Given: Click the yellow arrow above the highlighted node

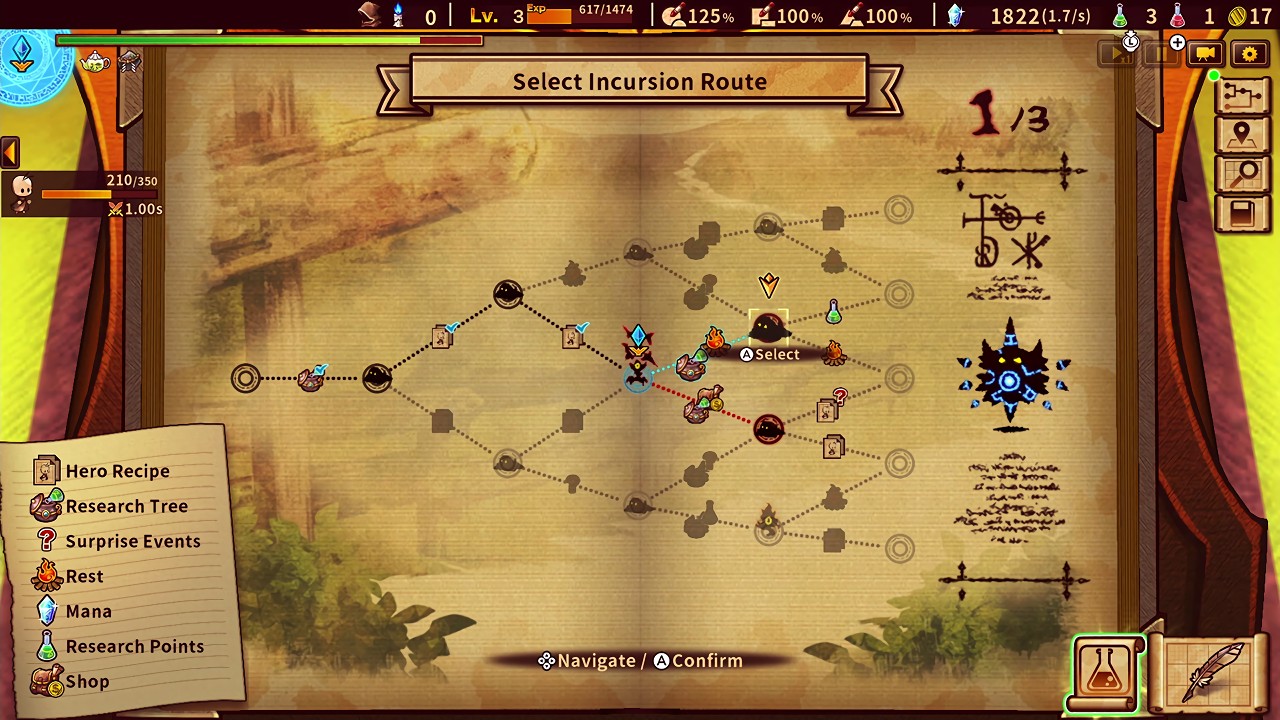Looking at the screenshot, I should pos(768,287).
